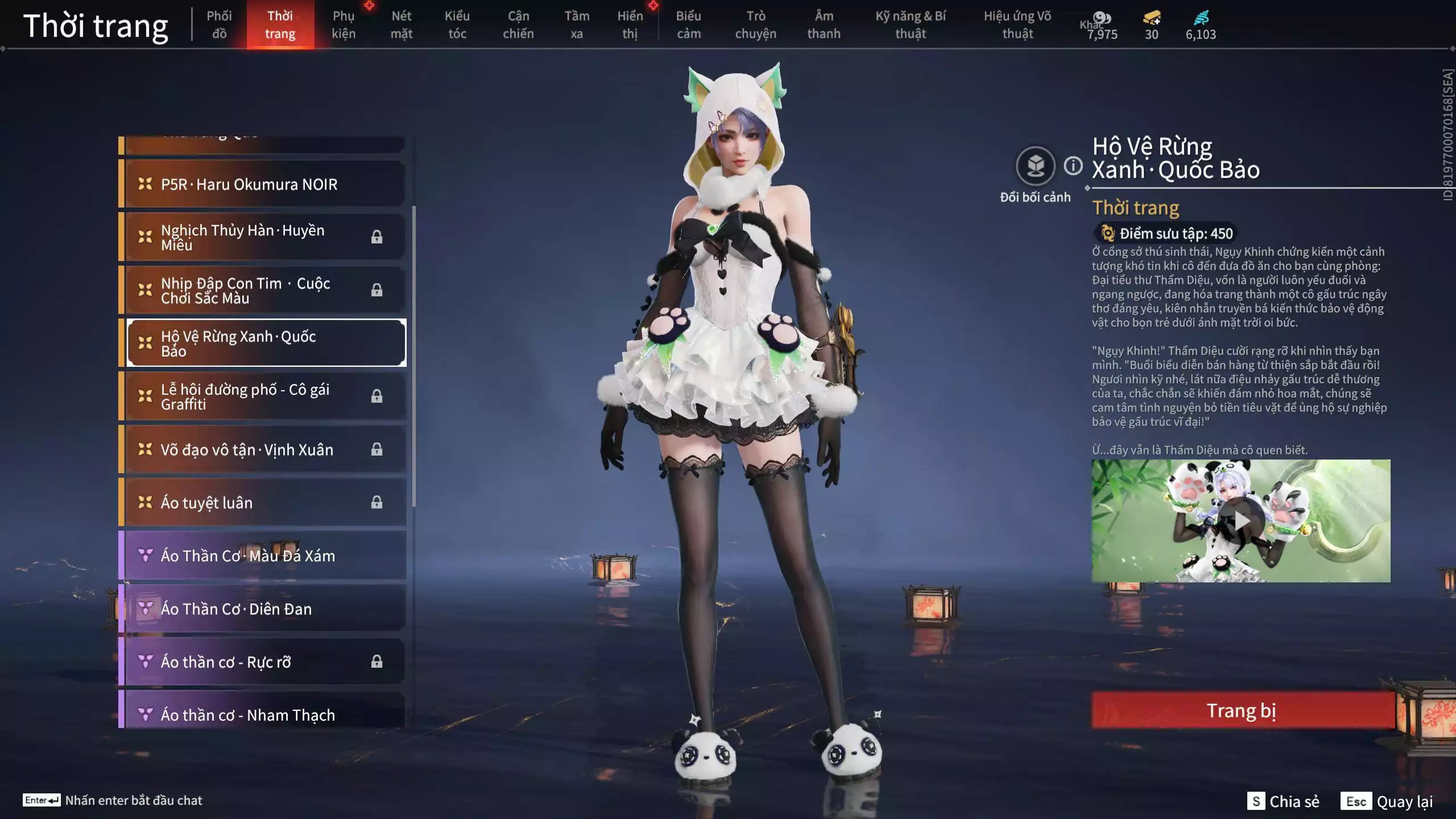1456x819 pixels.
Task: Open the gold ingot currency icon showing 30
Action: click(1151, 18)
